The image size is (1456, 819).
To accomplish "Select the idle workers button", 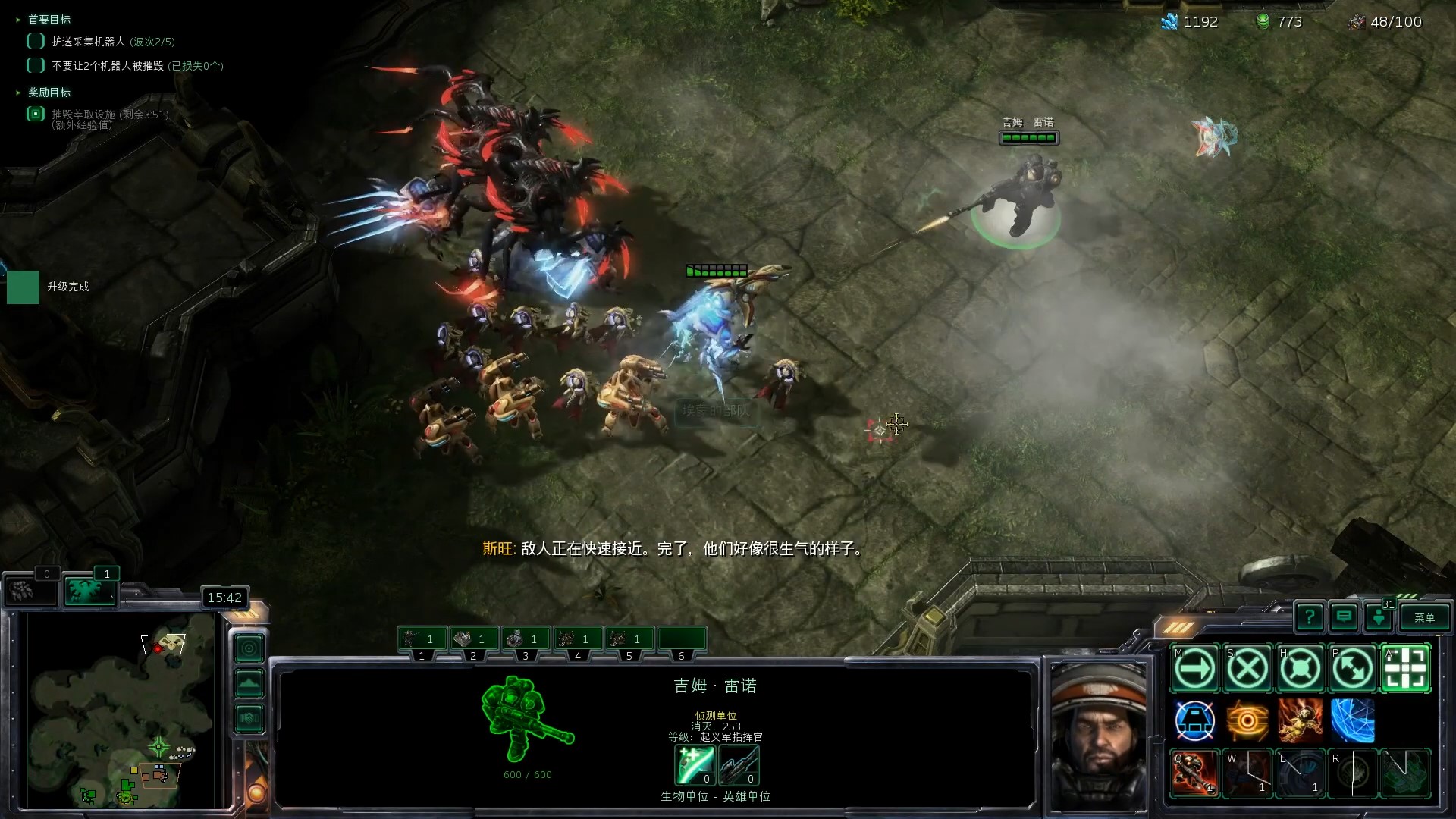I will coord(30,590).
